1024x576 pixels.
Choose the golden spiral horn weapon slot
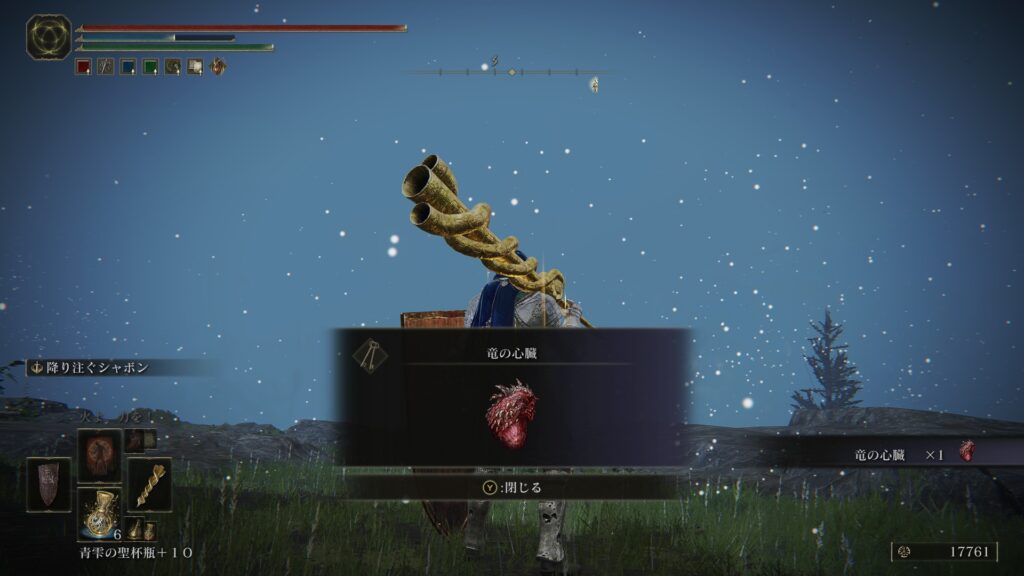pos(149,484)
